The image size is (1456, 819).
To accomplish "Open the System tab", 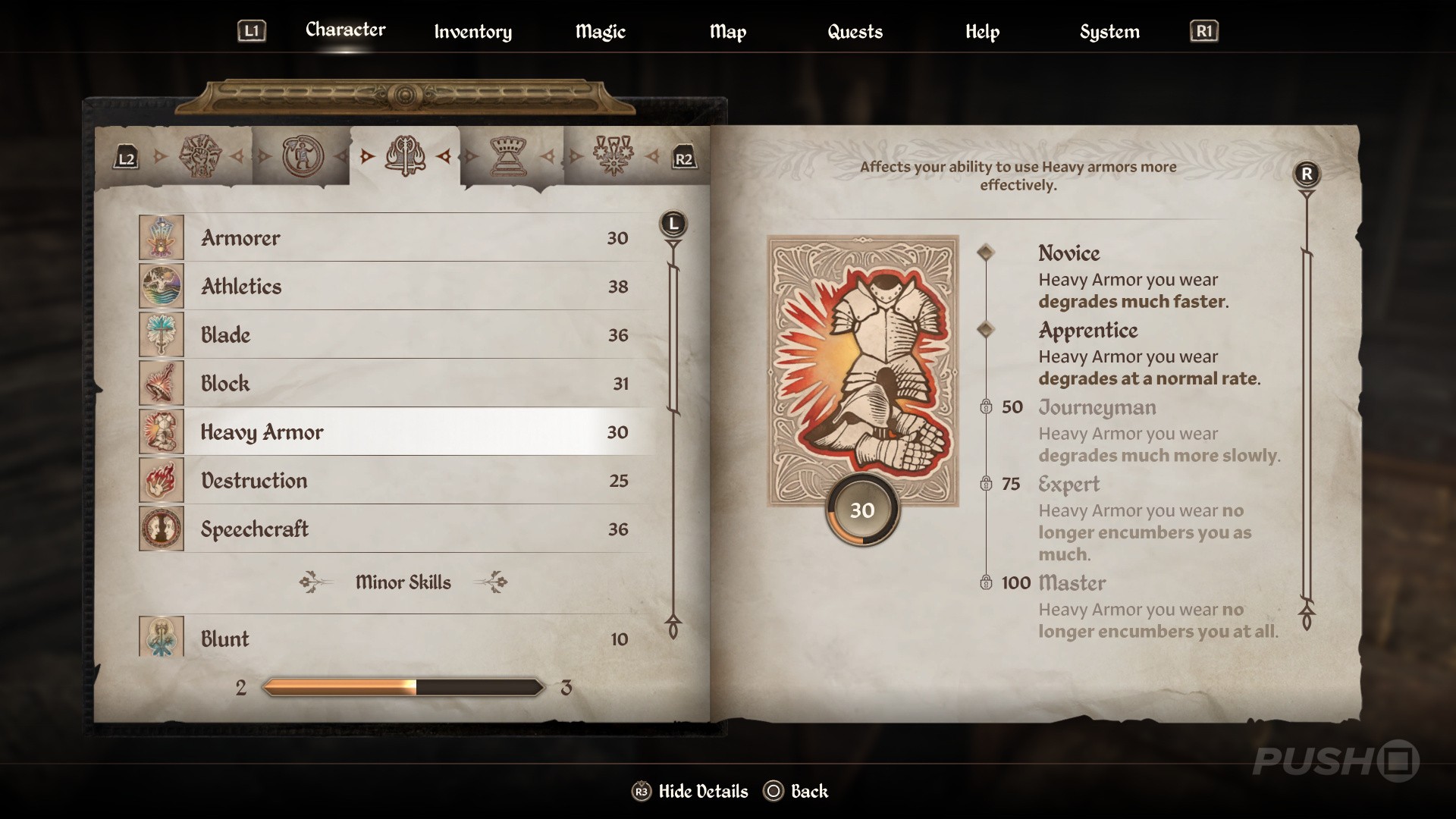I will click(x=1109, y=32).
